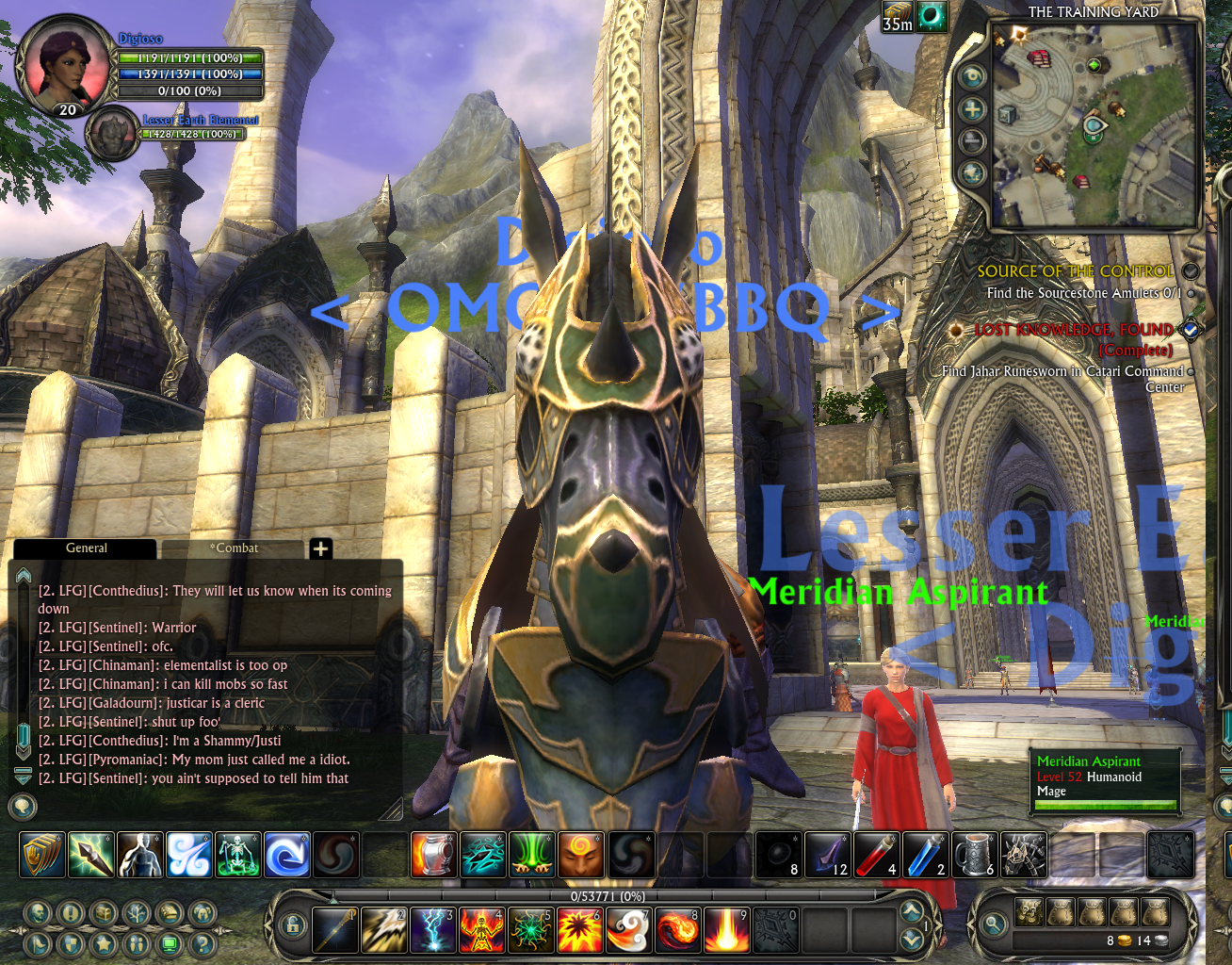Screen dimensions: 1232x965
Task: Cast the lightning strike ability in slot 3
Action: (x=433, y=929)
